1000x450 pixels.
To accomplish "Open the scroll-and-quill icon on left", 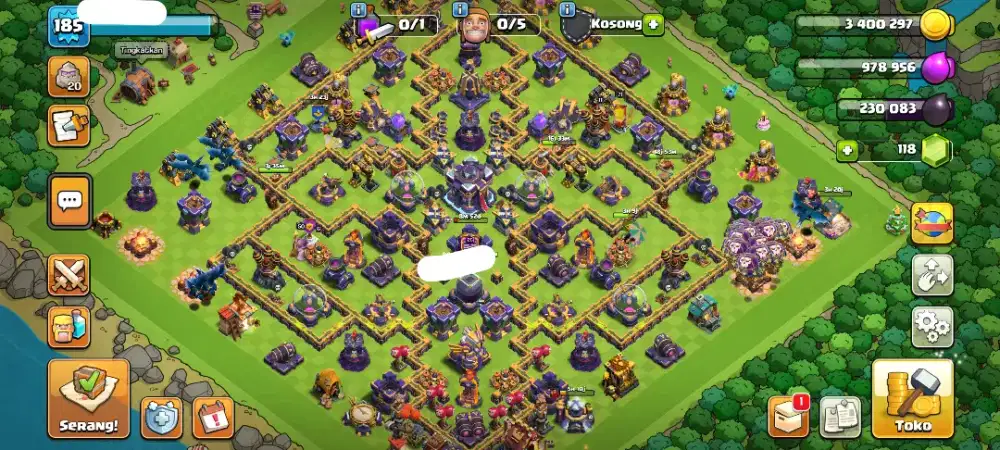I will click(69, 125).
